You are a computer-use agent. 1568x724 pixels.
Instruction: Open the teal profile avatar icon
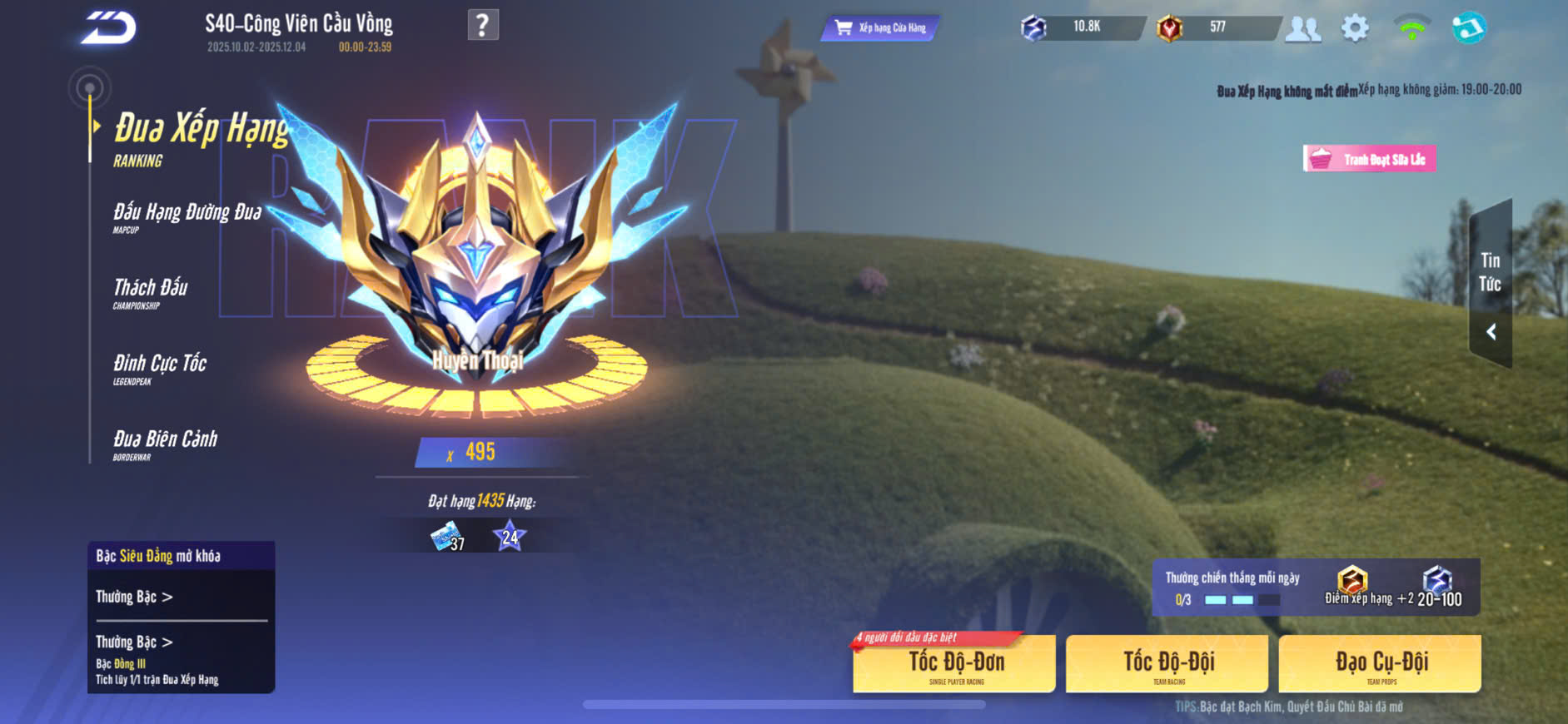pos(1469,28)
